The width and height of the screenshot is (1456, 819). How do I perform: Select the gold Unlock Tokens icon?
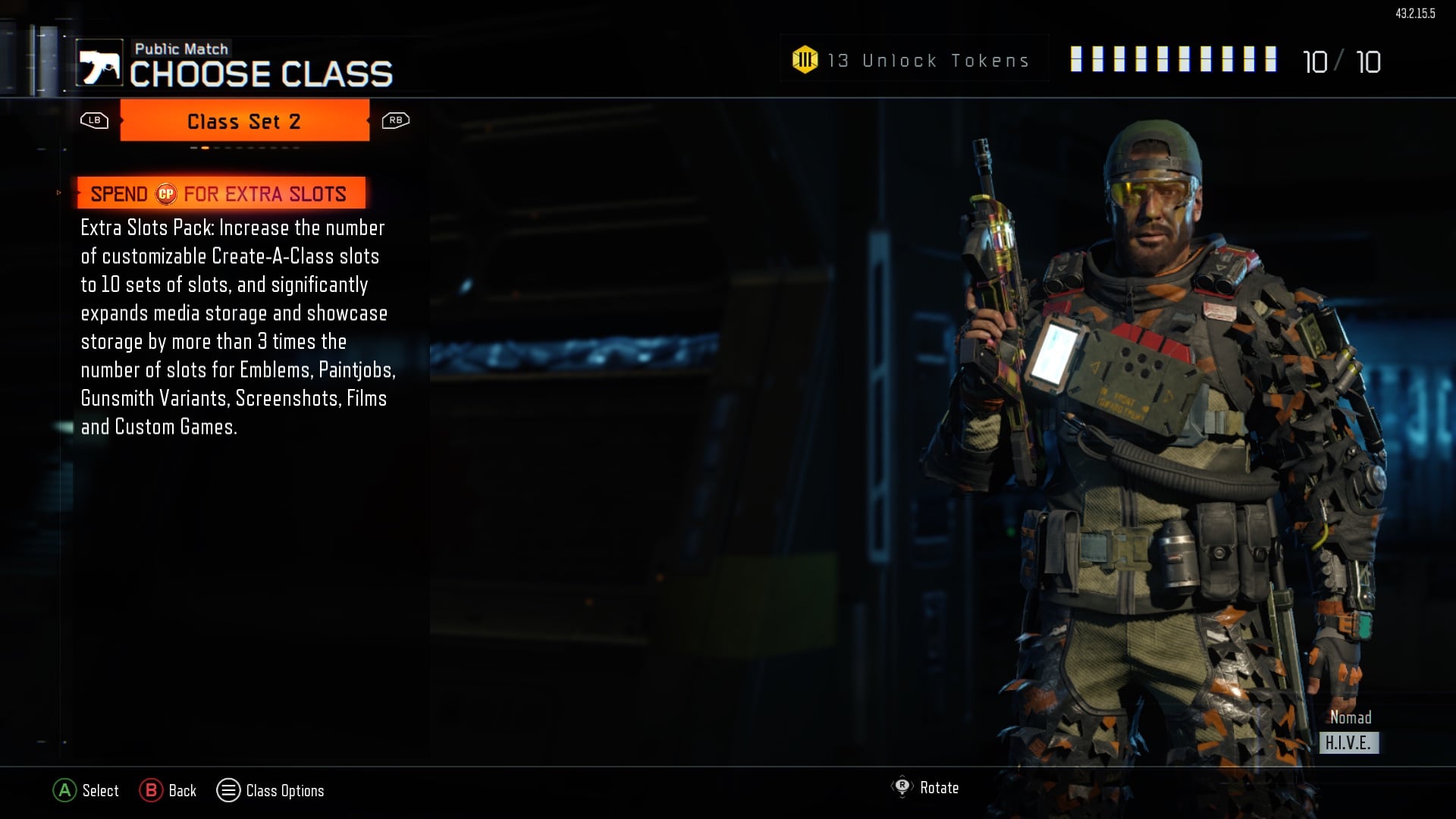click(804, 58)
